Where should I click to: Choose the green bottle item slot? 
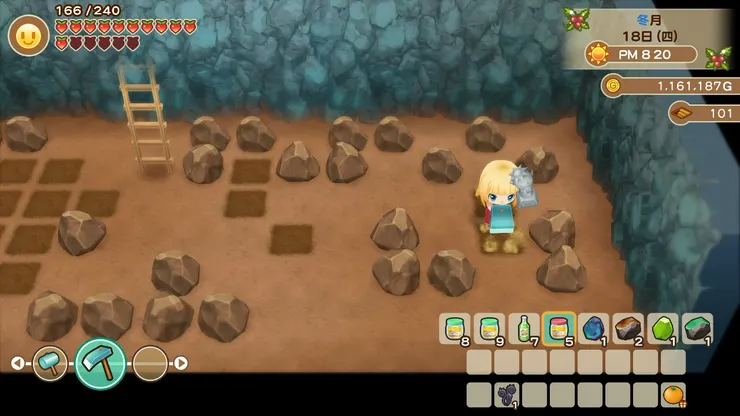[523, 328]
